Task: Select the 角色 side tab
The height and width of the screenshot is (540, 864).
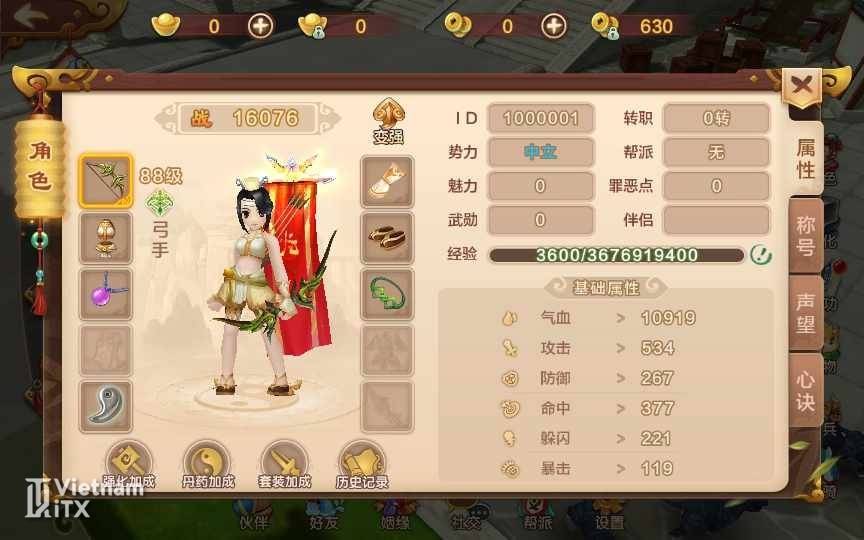Action: [x=39, y=166]
